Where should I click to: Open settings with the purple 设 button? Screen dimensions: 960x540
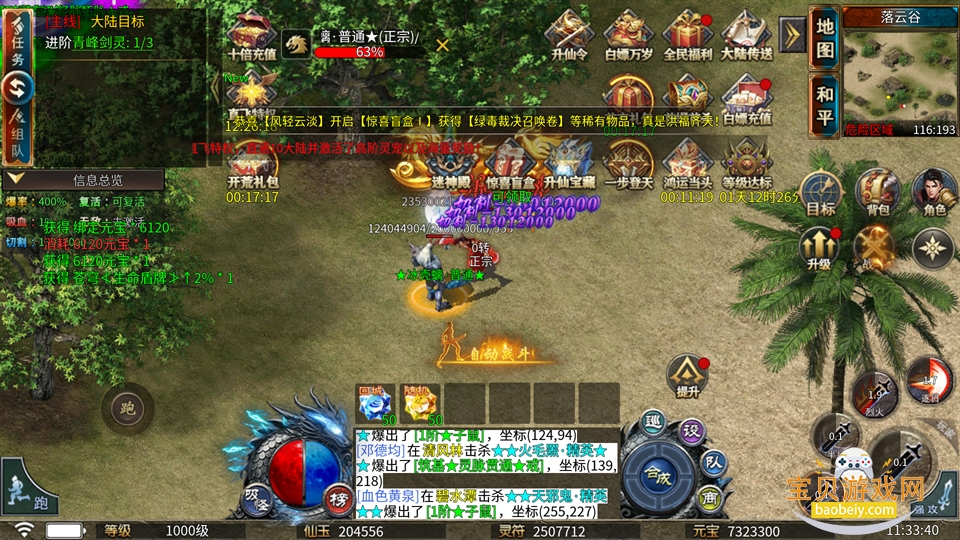(x=689, y=430)
